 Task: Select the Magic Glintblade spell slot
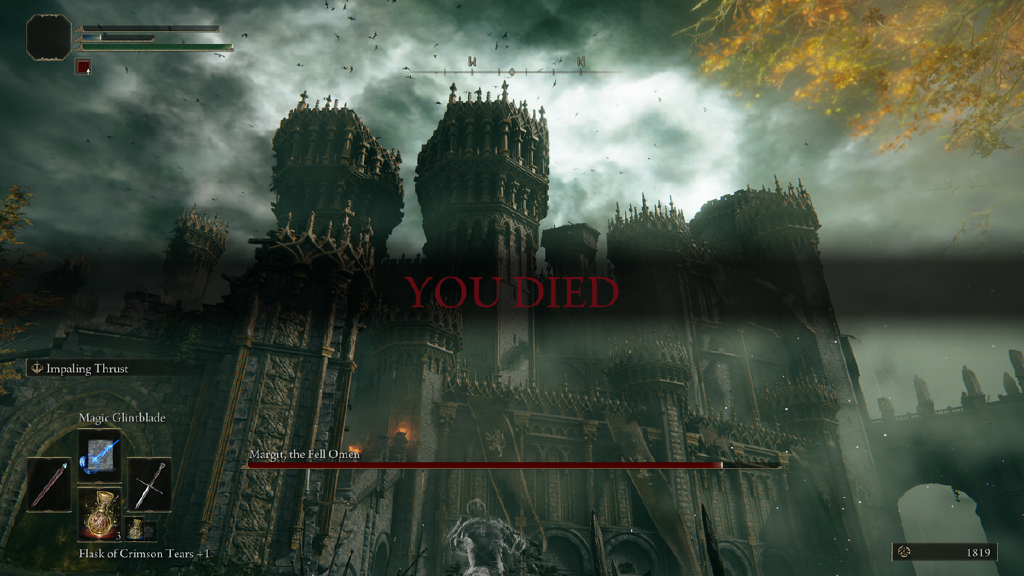[99, 452]
